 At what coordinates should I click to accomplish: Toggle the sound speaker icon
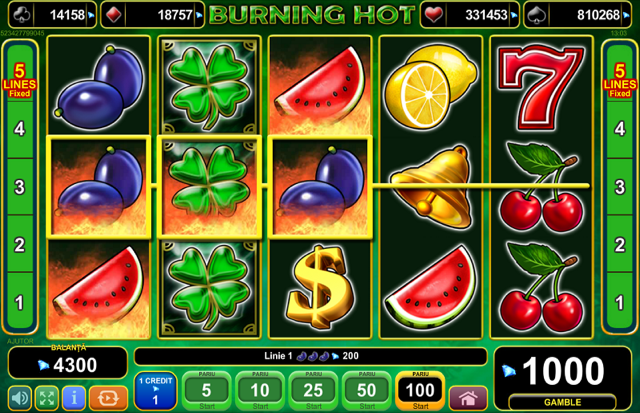point(20,398)
